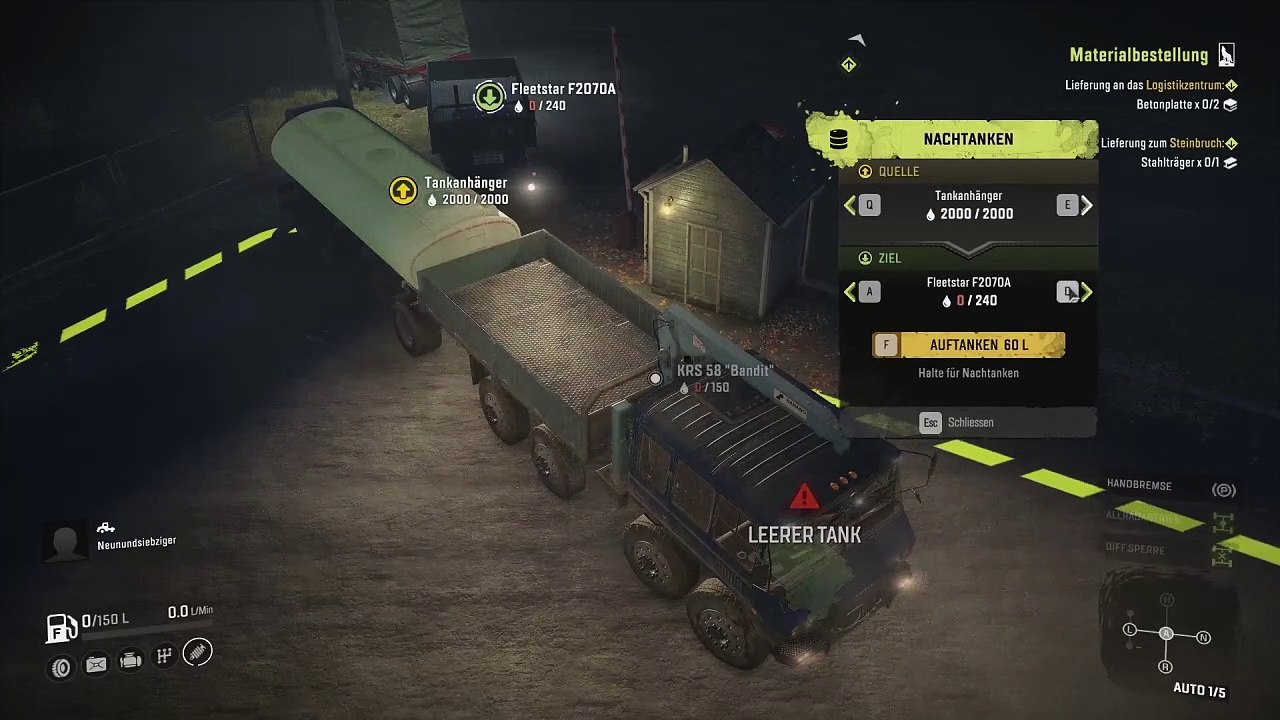This screenshot has height=720, width=1280.
Task: Choose previous refuel target with left arrow
Action: [851, 292]
